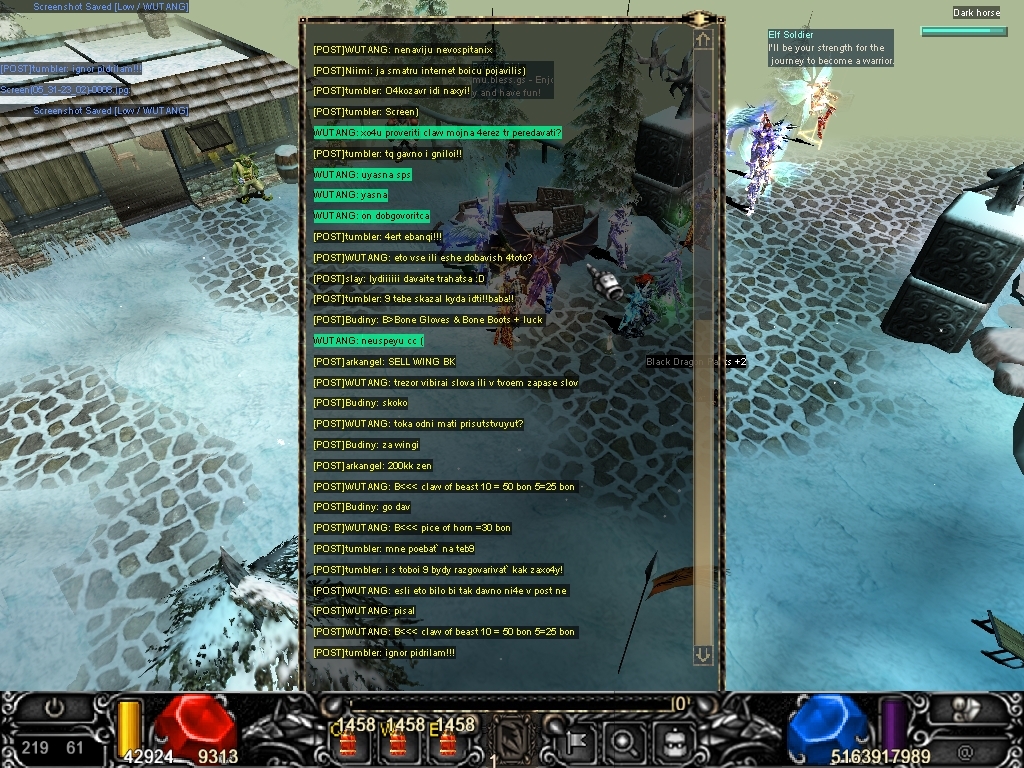Click the @ button in the corner
Screen dimensions: 1024x768
tap(965, 750)
